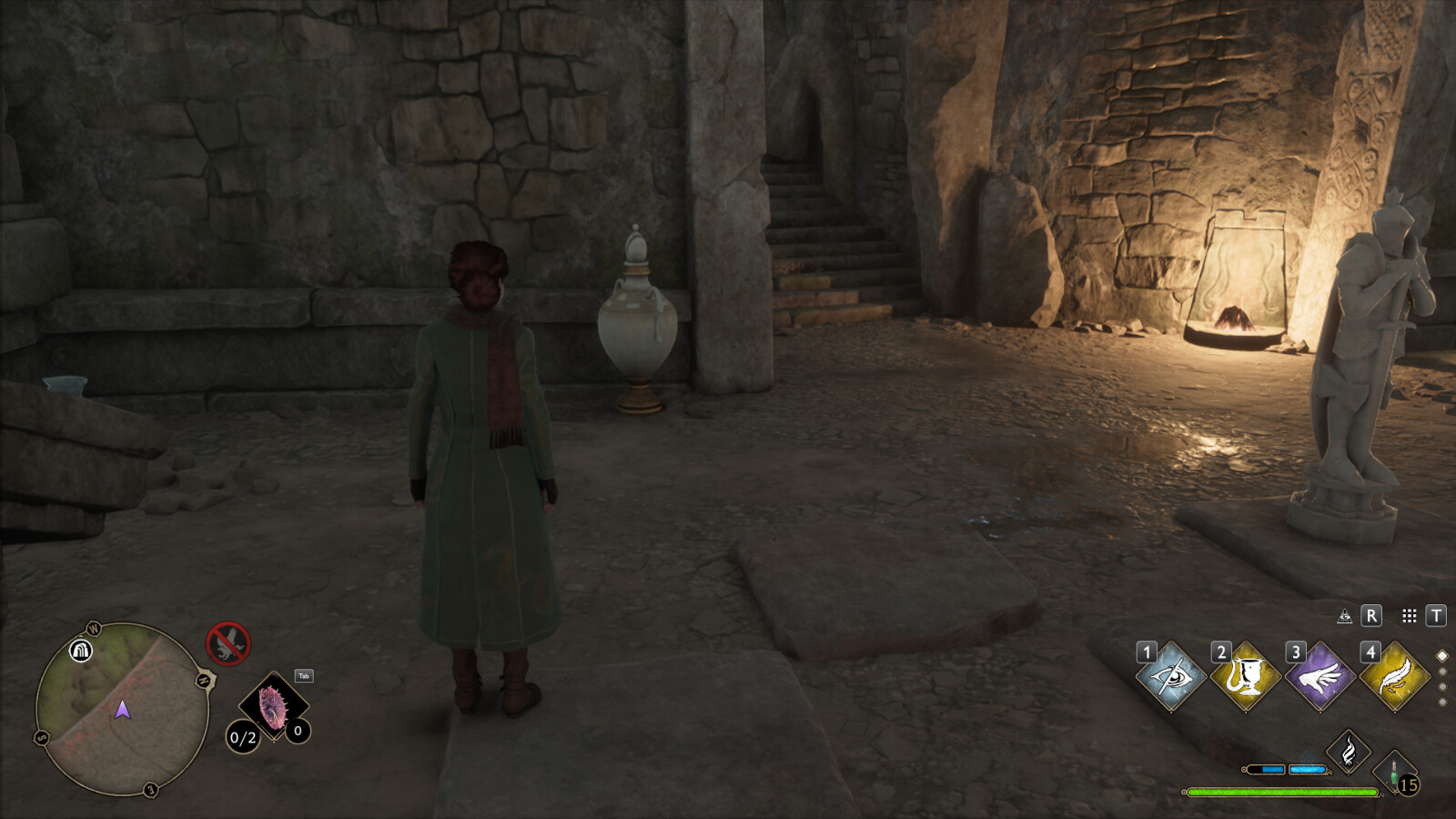The image size is (1456, 819).
Task: Drink the green Wiggenweld potion
Action: (1394, 773)
